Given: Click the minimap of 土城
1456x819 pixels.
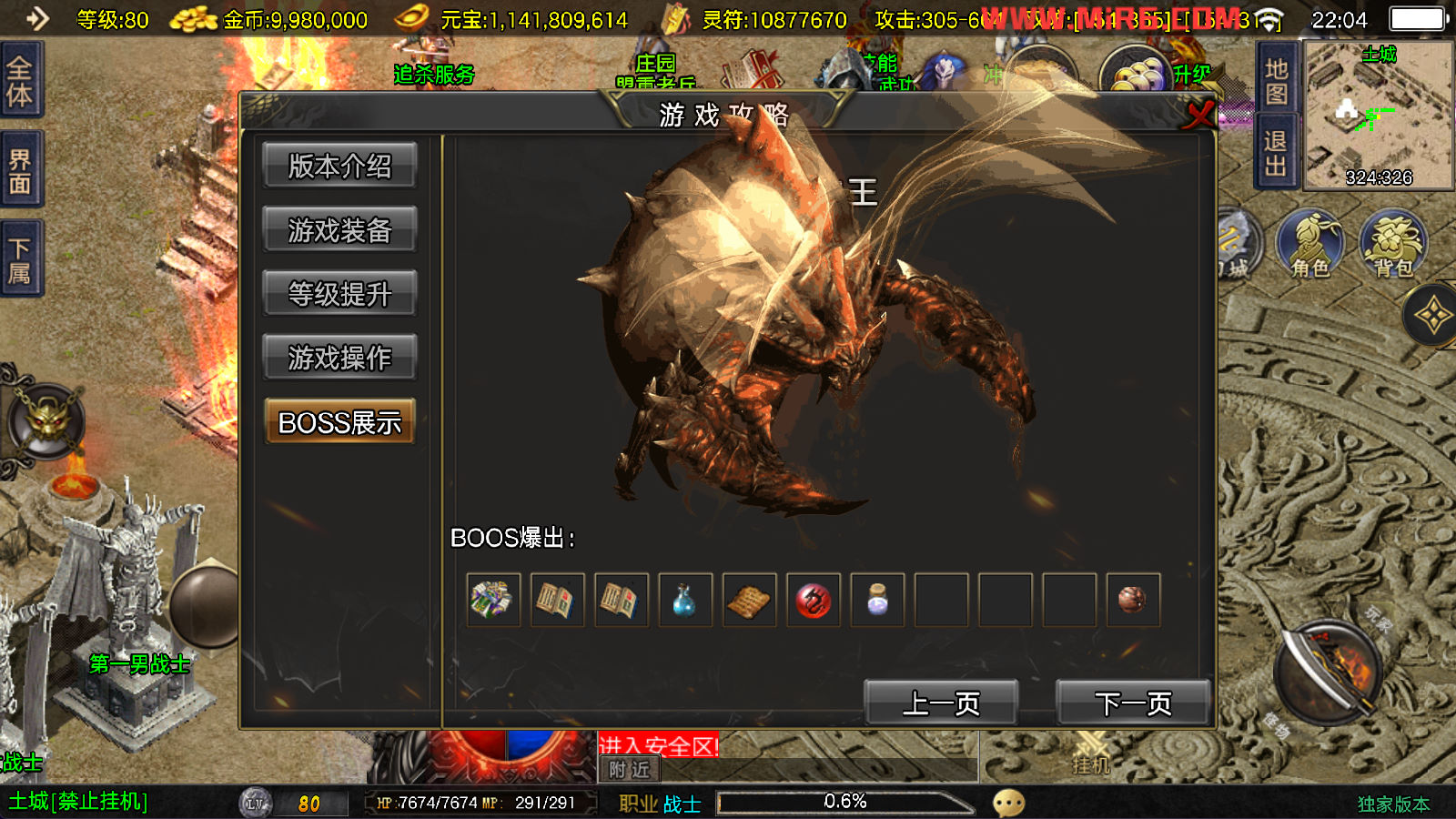Looking at the screenshot, I should pos(1379,116).
